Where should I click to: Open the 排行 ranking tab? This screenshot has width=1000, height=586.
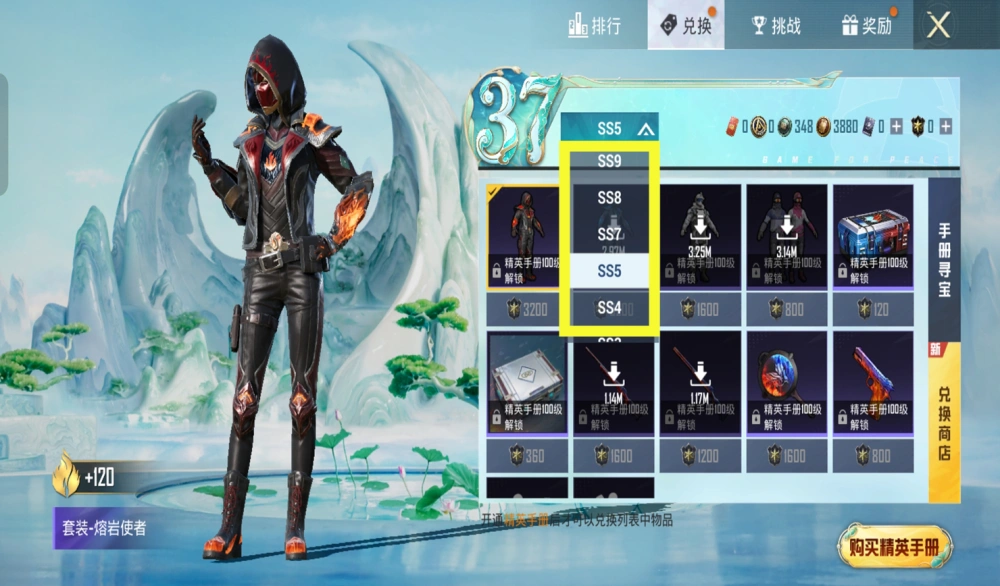pos(595,25)
